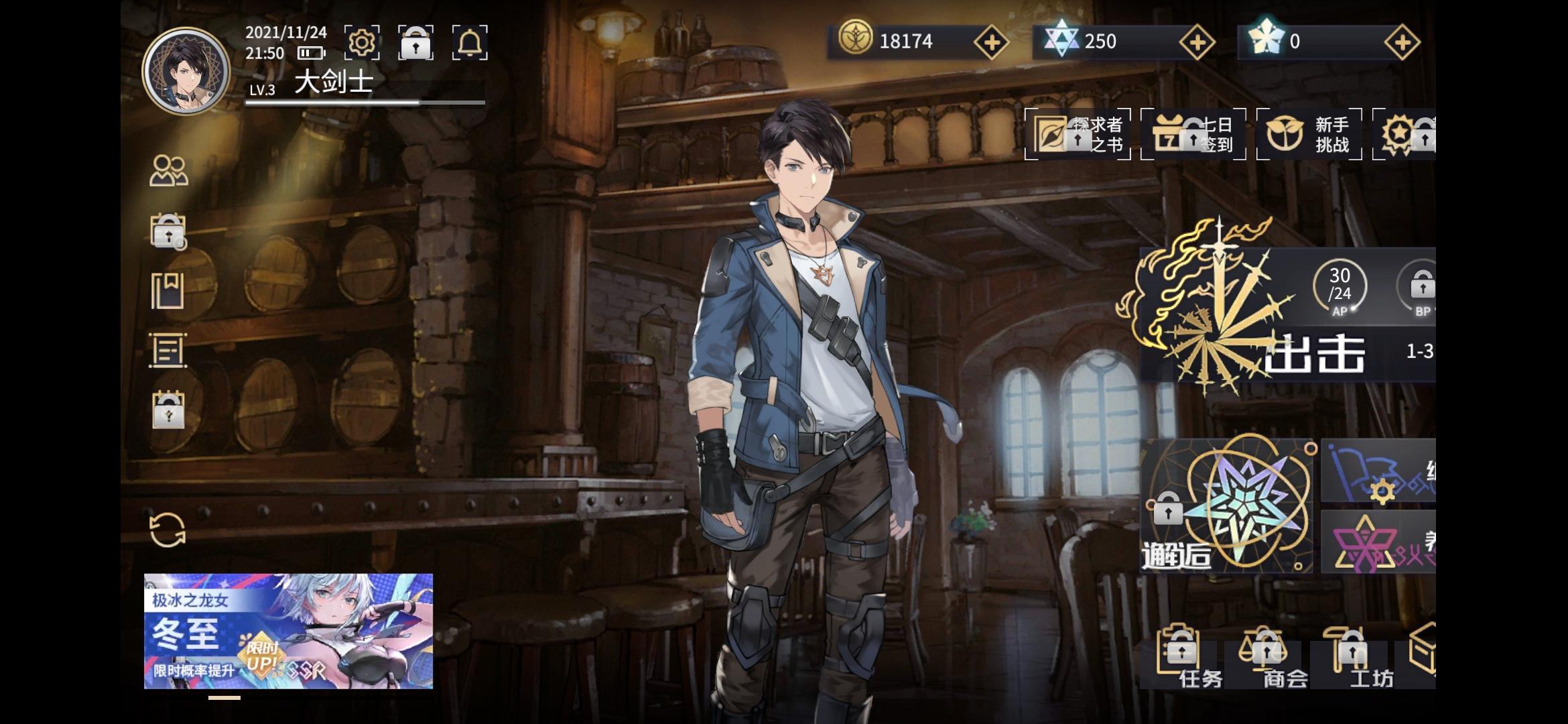The image size is (1568, 724).
Task: Open the settings gear at top
Action: click(363, 42)
